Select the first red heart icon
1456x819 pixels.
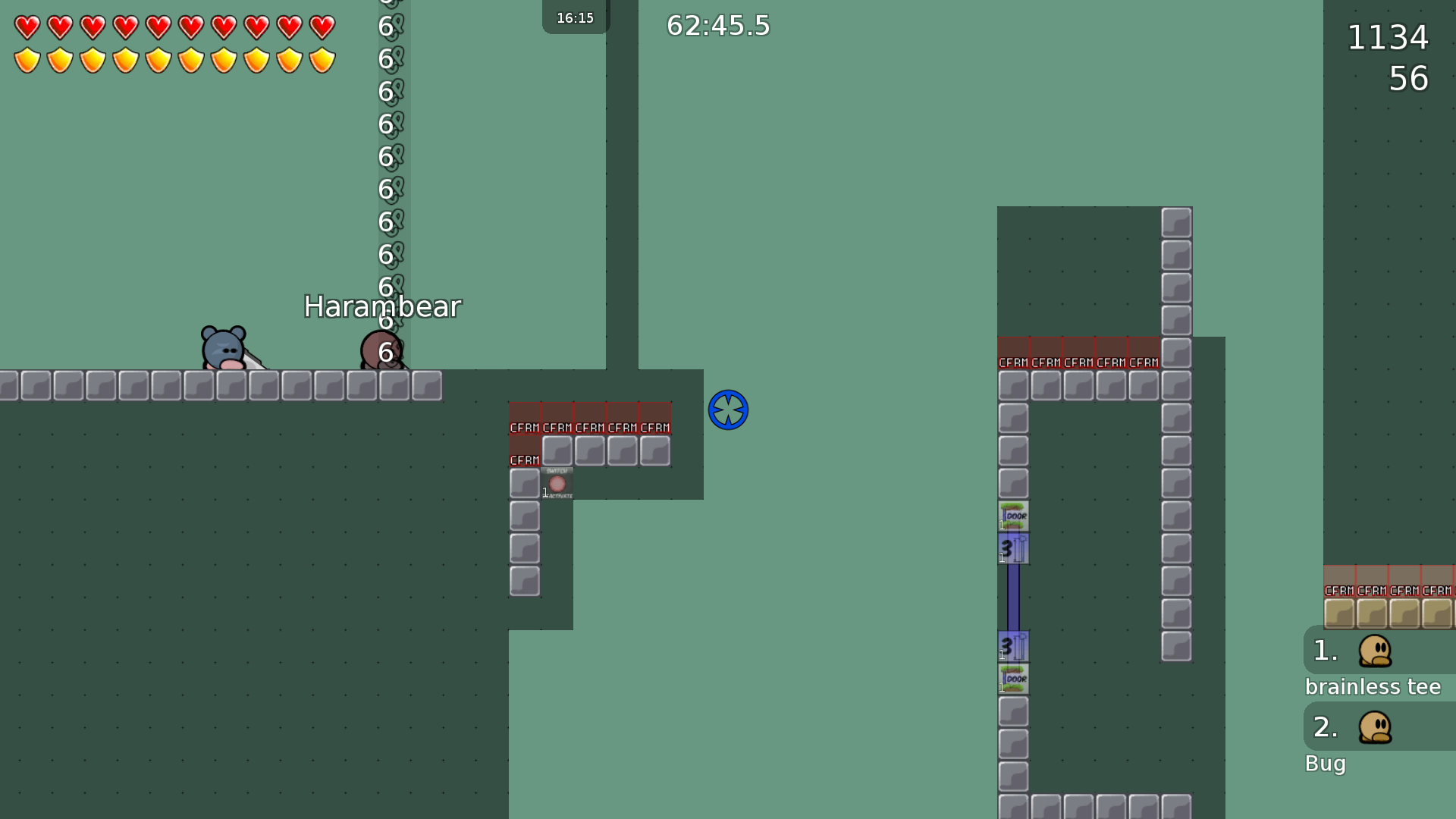point(26,27)
